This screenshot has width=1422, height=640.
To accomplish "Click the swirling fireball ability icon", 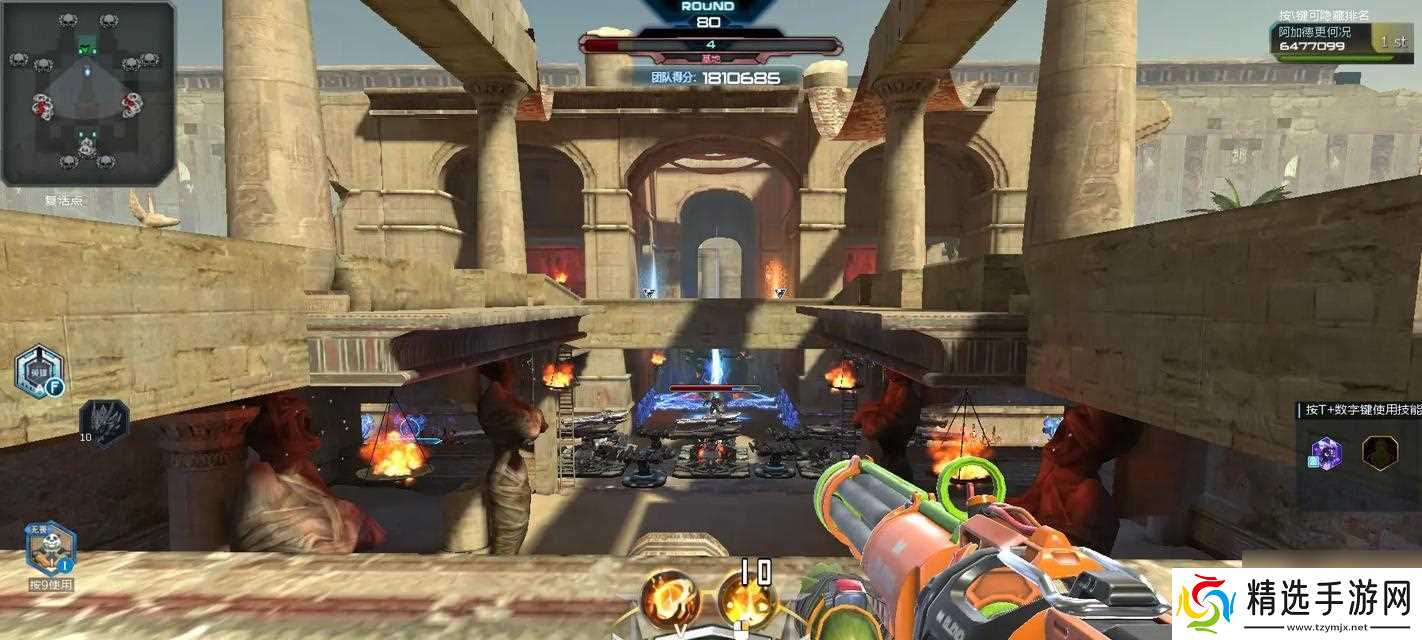I will pyautogui.click(x=670, y=599).
